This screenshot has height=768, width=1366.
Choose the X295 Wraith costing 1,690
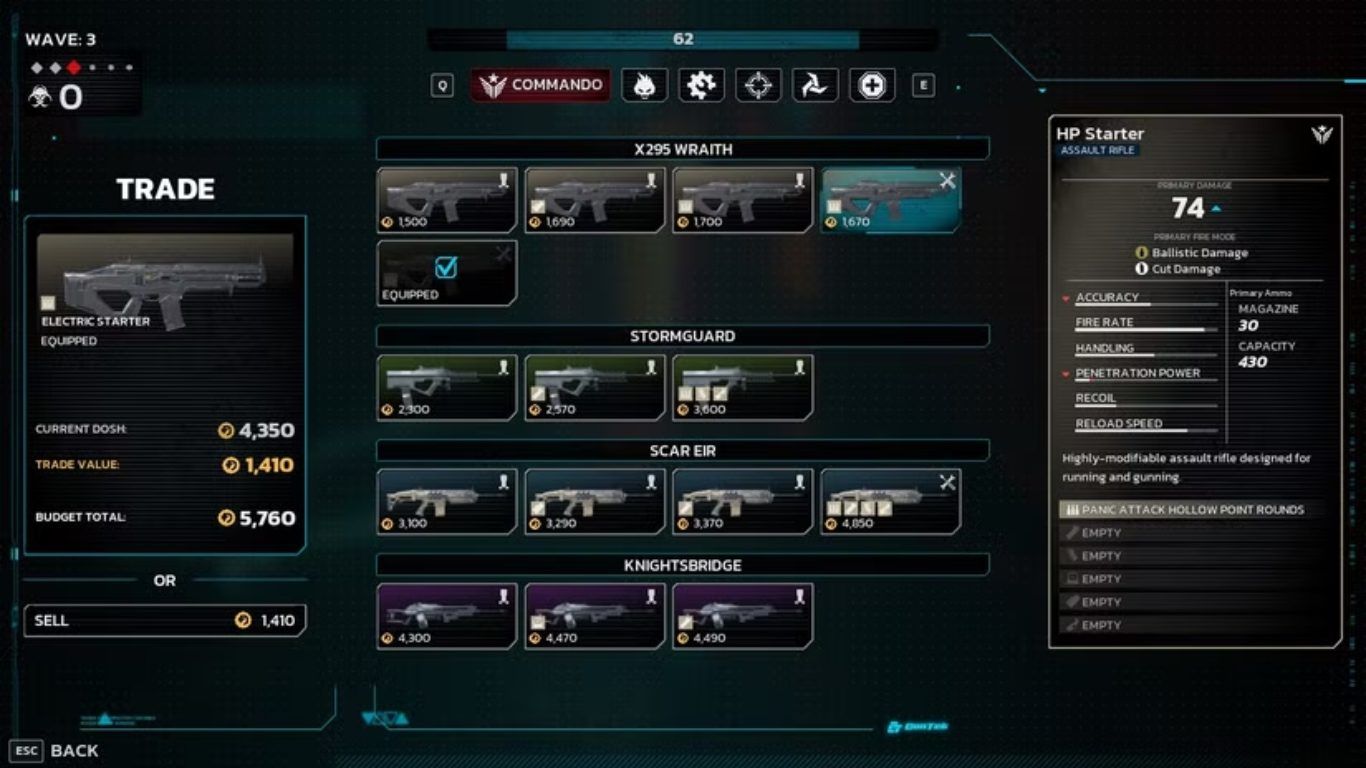pyautogui.click(x=595, y=200)
